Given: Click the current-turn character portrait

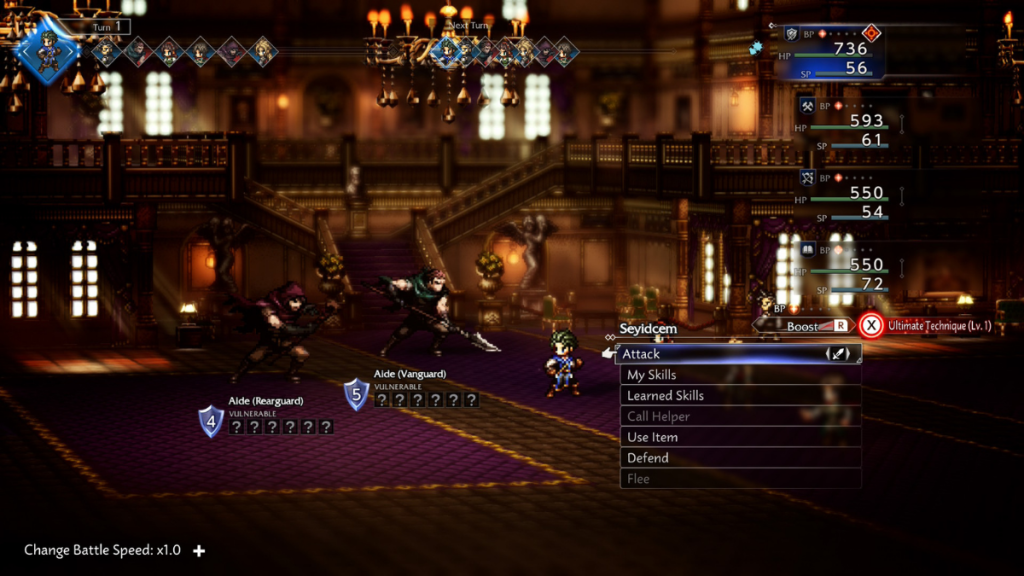Looking at the screenshot, I should pyautogui.click(x=48, y=50).
